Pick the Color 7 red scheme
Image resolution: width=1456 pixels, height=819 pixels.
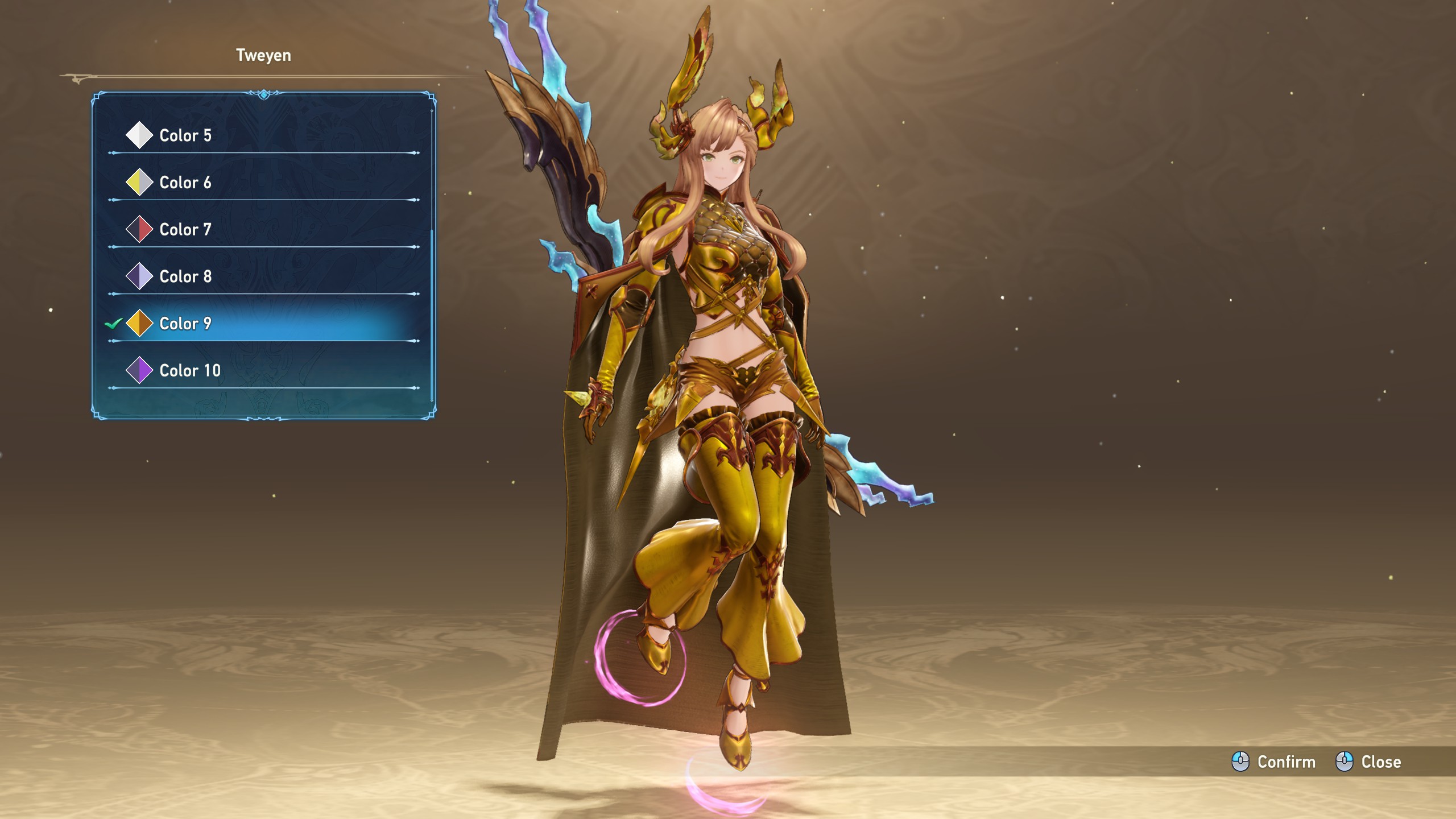coord(185,230)
